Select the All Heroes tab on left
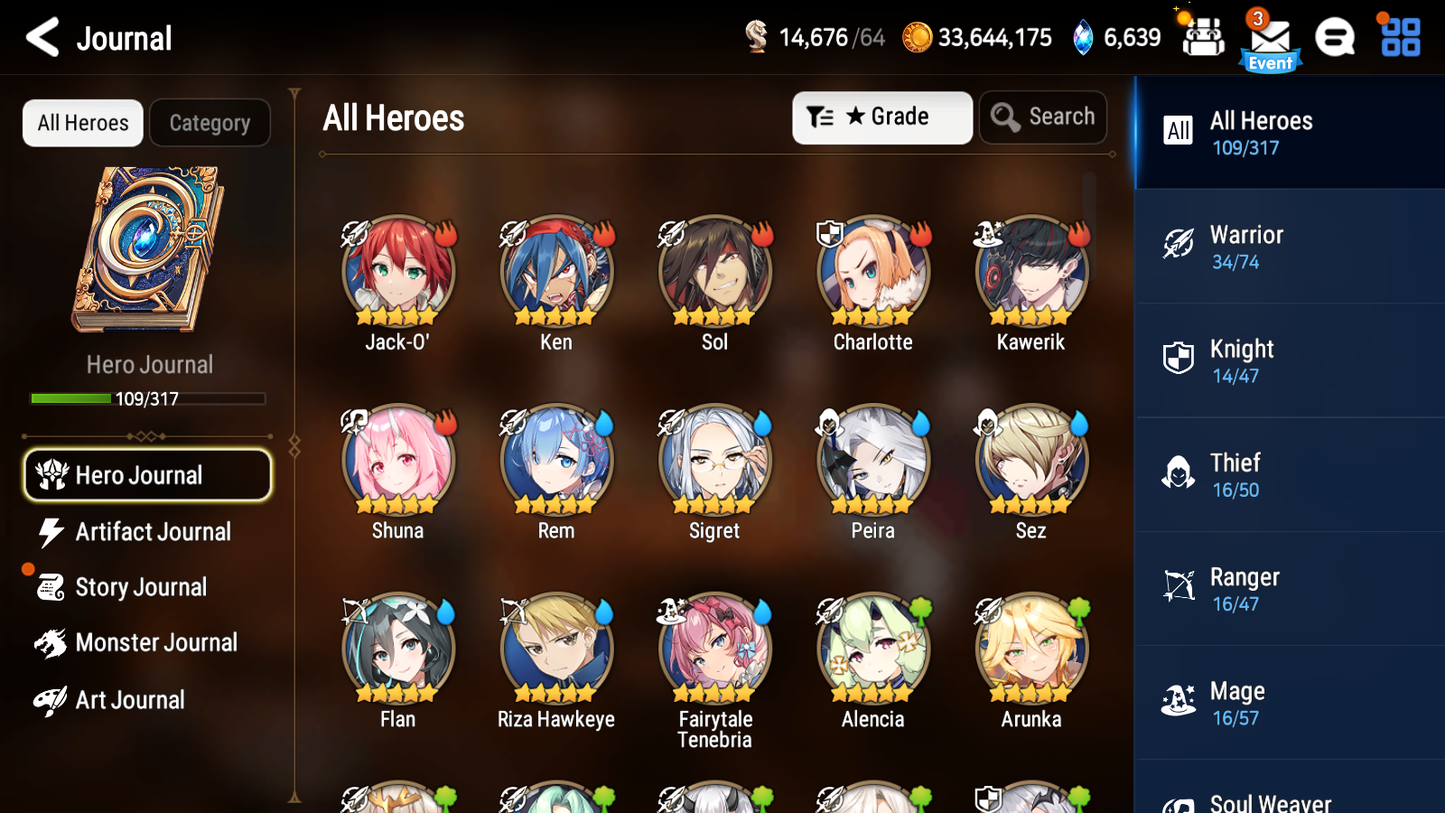This screenshot has height=813, width=1445. click(x=82, y=122)
